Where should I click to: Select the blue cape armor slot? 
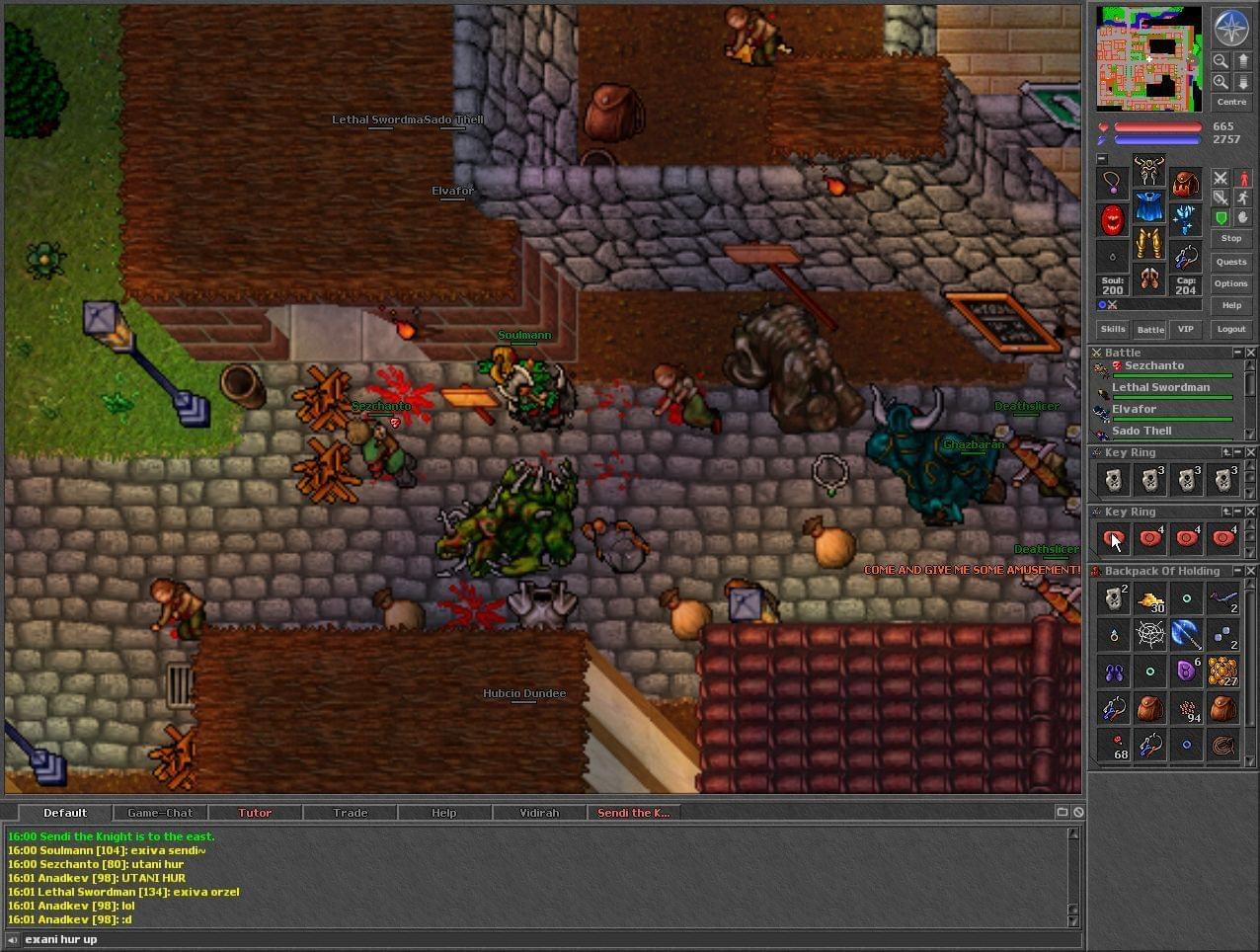1149,207
